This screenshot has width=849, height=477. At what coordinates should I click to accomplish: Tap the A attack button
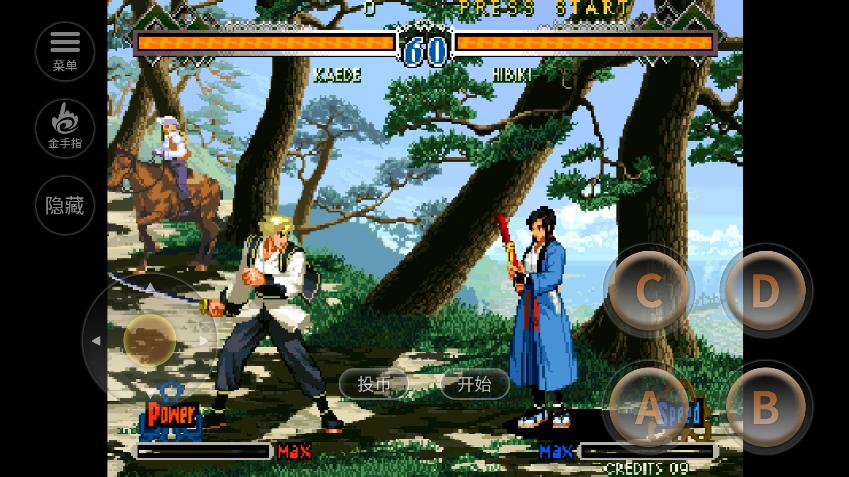click(x=648, y=407)
